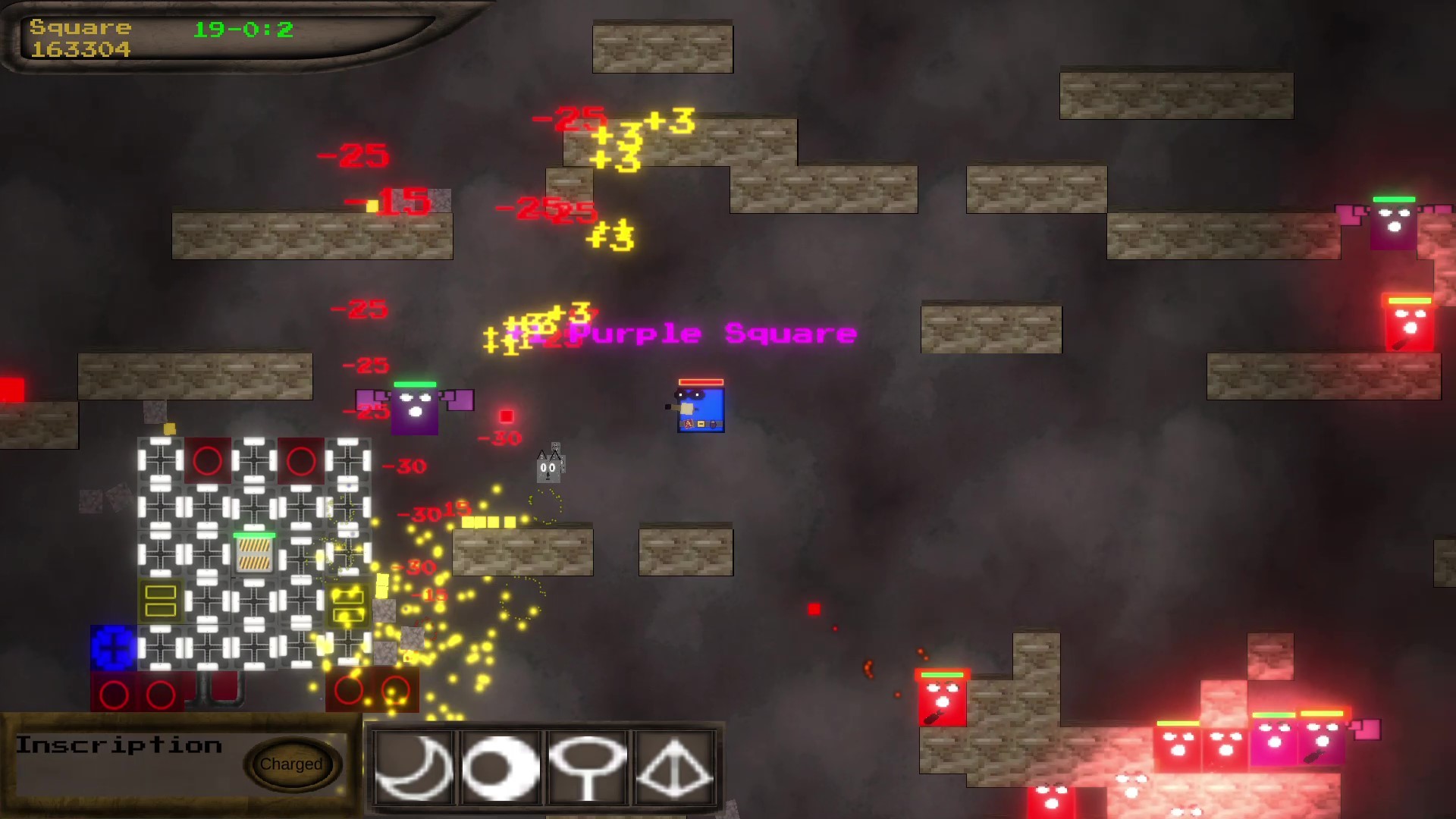The image size is (1456, 819).
Task: Toggle the green health bar above the purple enemy
Action: (416, 384)
